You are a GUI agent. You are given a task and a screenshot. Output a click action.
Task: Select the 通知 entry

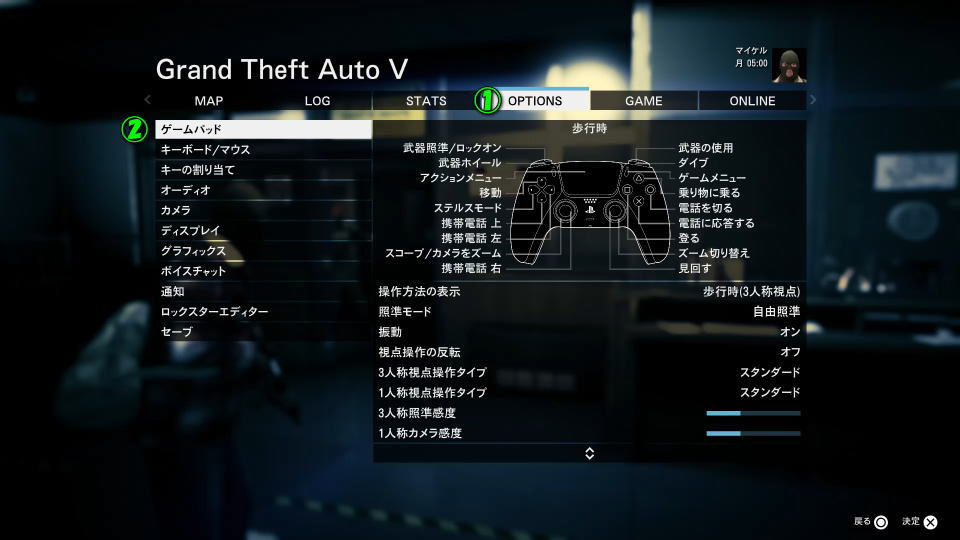pyautogui.click(x=263, y=292)
